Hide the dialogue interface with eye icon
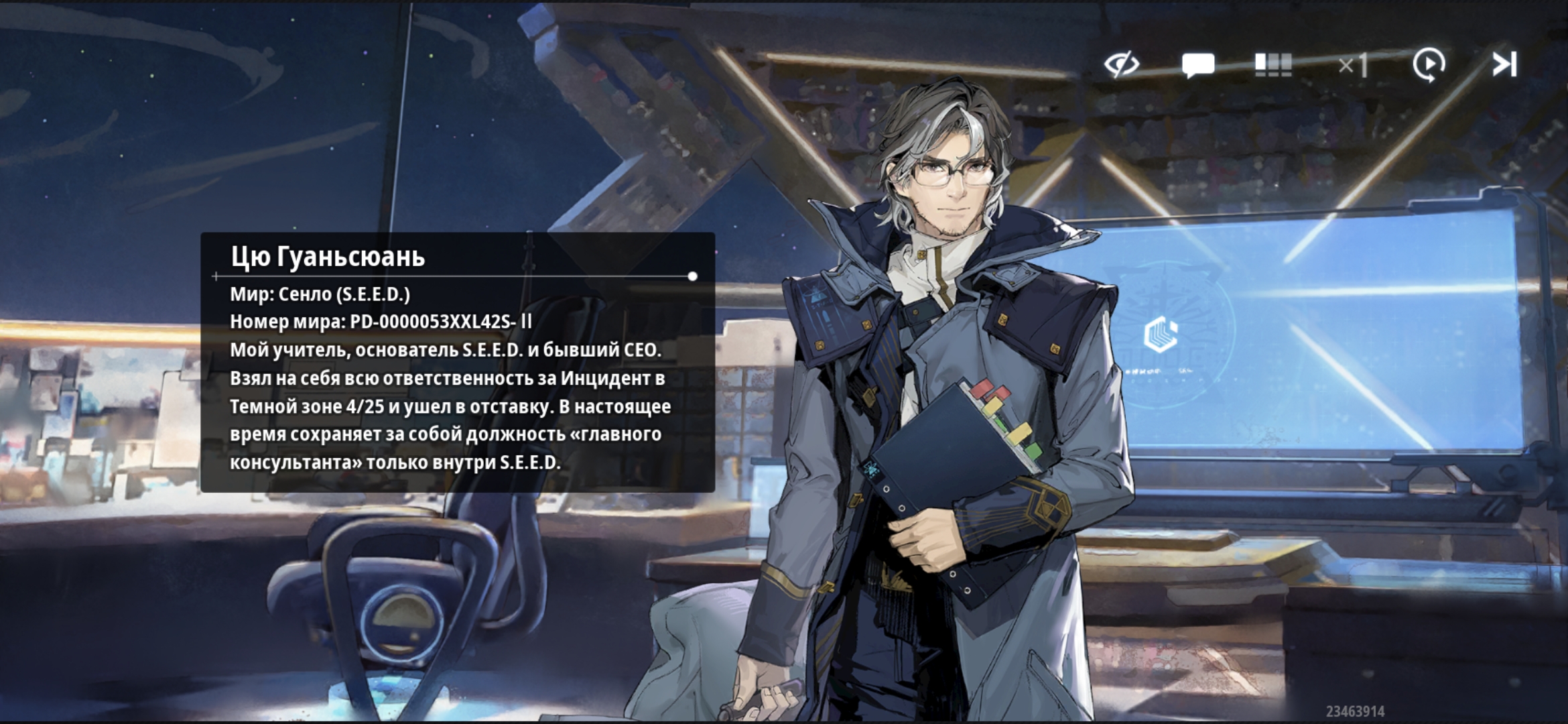The width and height of the screenshot is (1568, 724). click(1122, 65)
